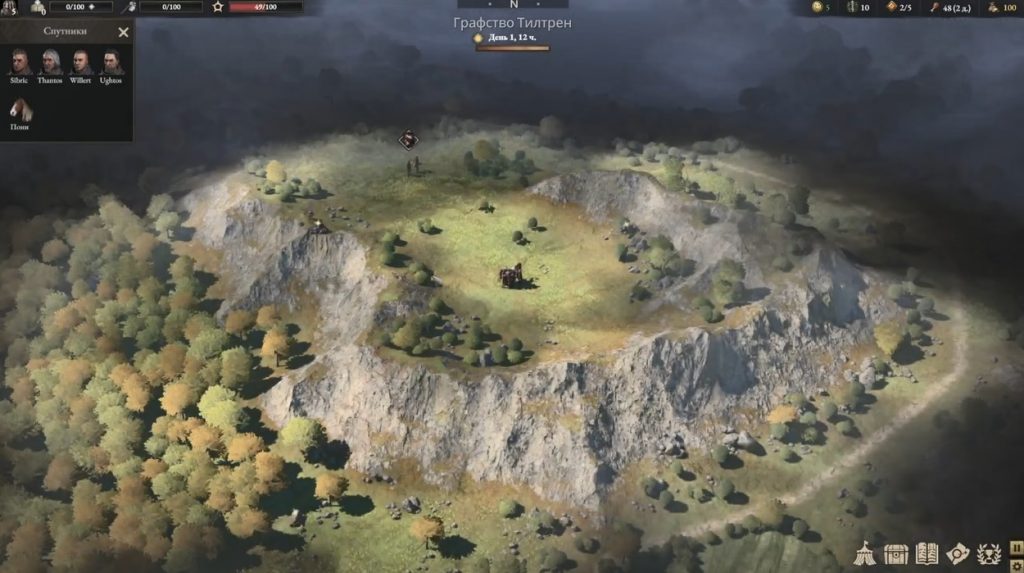The image size is (1024, 573).
Task: Click the meat food supply icon
Action: click(x=934, y=7)
